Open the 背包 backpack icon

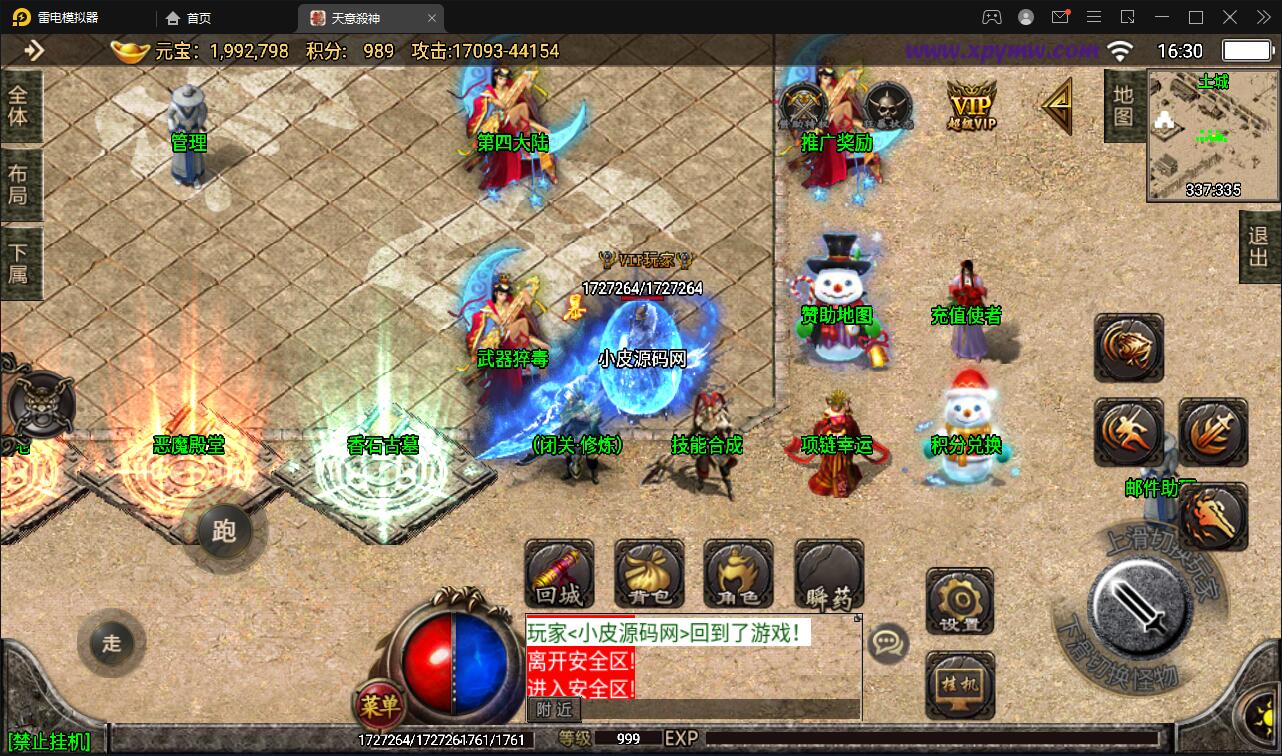tap(648, 574)
